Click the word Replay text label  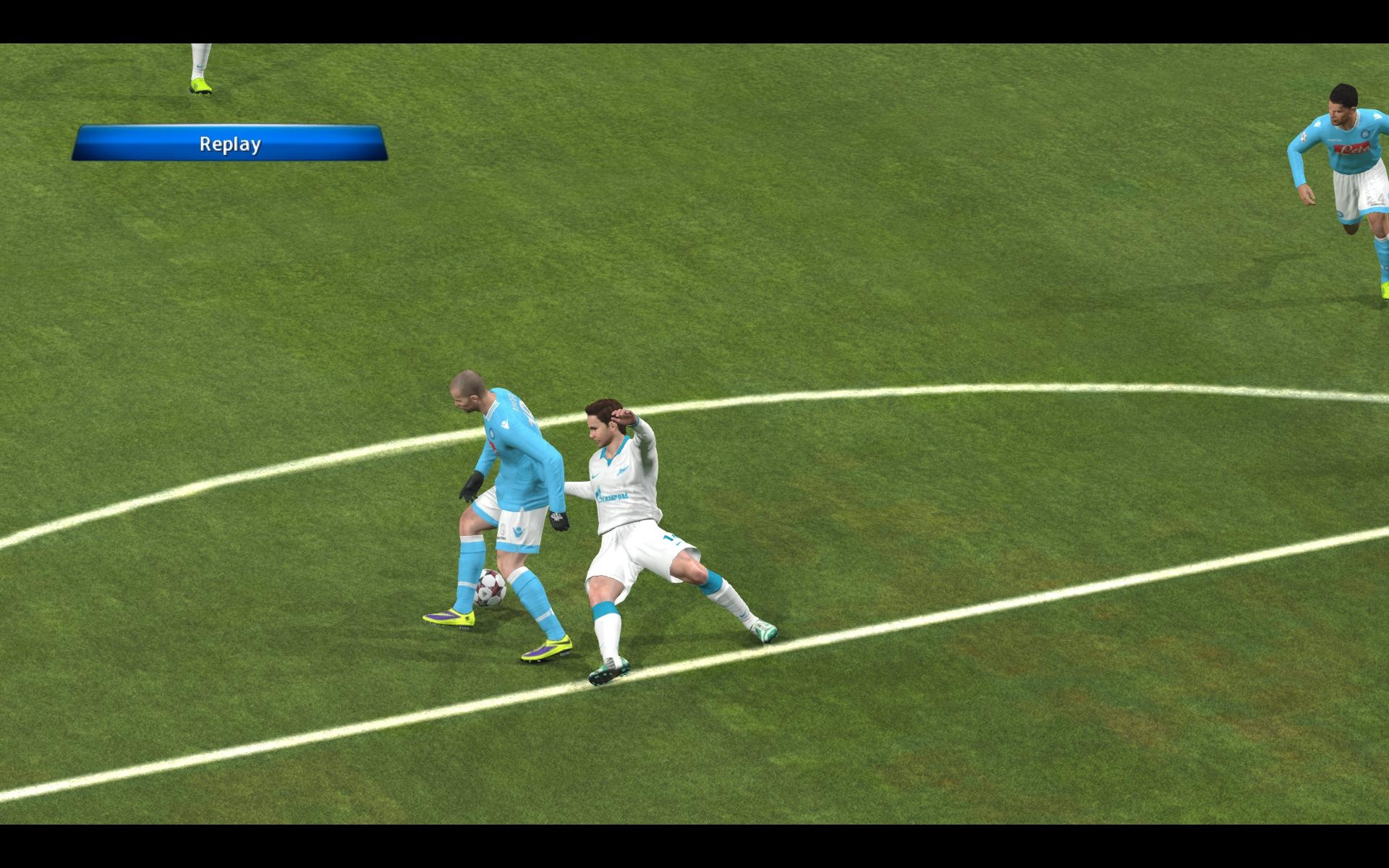pos(229,144)
